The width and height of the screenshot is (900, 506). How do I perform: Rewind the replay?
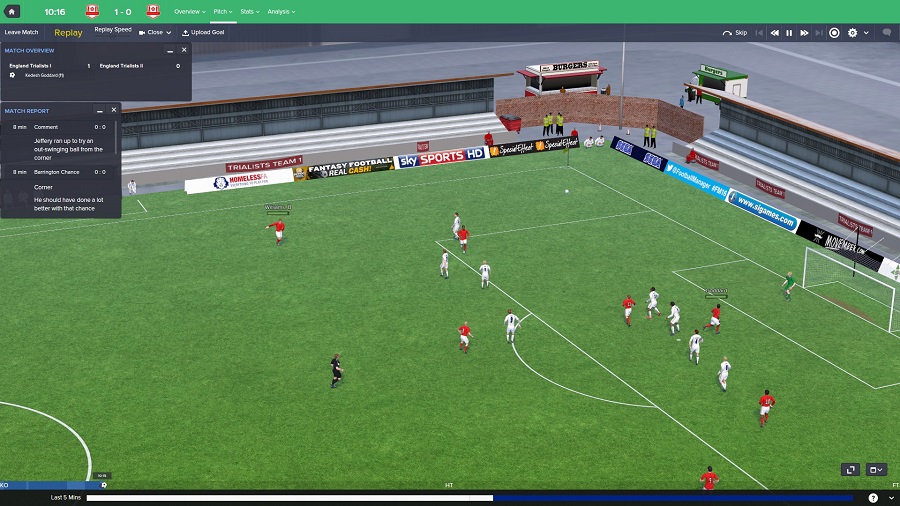point(774,32)
